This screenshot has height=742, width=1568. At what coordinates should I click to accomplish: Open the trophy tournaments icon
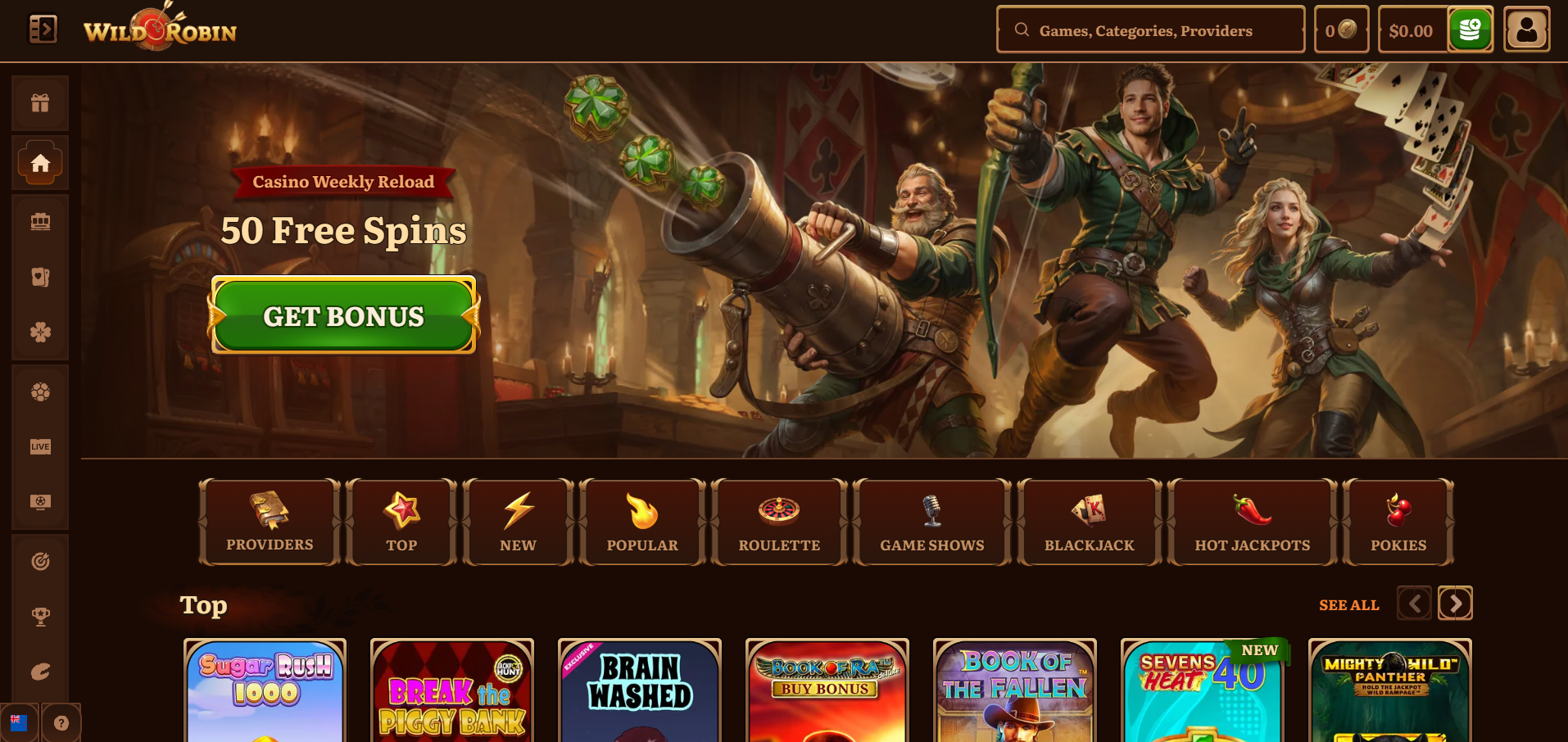click(40, 616)
